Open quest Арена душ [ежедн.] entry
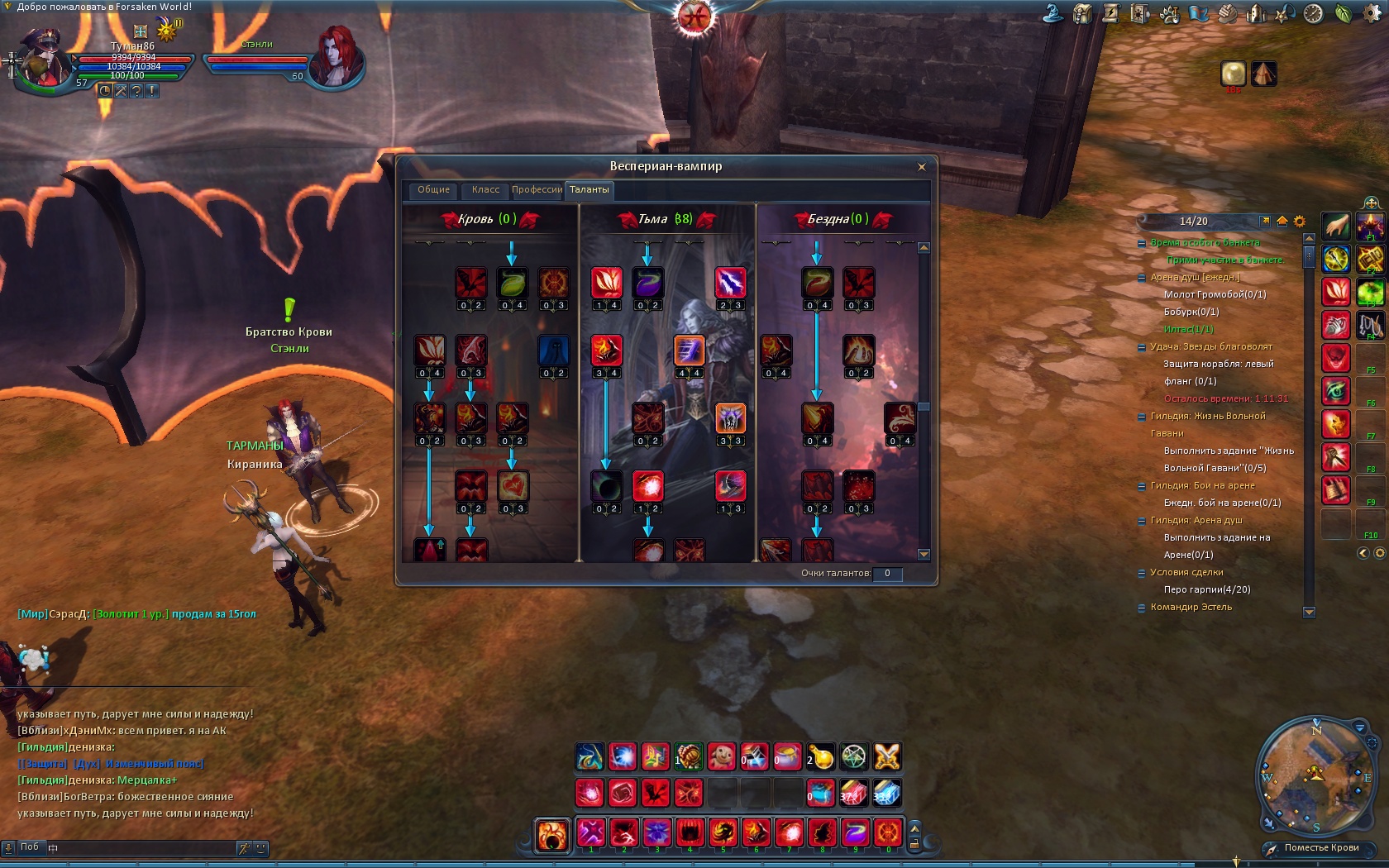This screenshot has height=868, width=1389. 1195,278
